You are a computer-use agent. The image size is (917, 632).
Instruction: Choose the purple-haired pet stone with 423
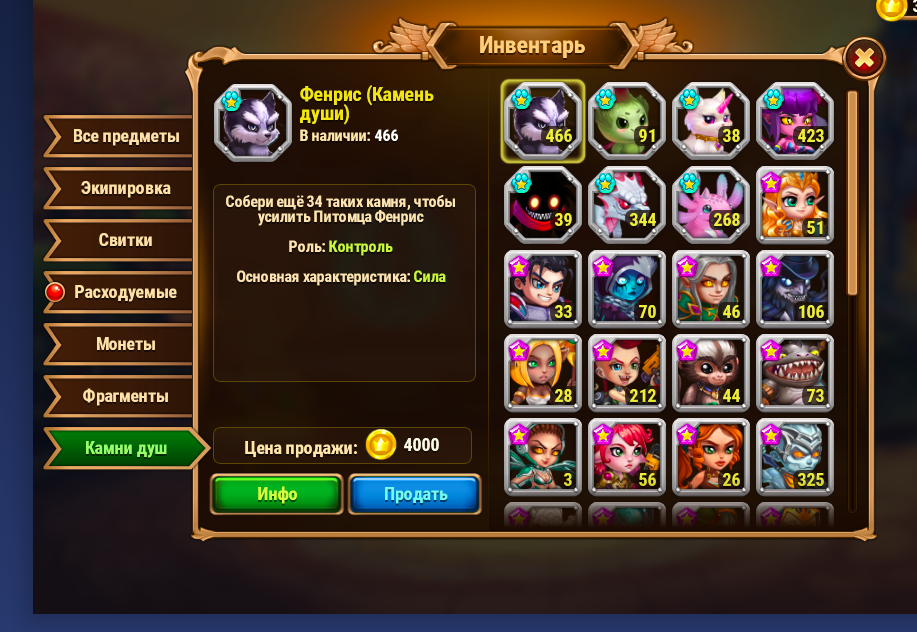click(x=794, y=121)
